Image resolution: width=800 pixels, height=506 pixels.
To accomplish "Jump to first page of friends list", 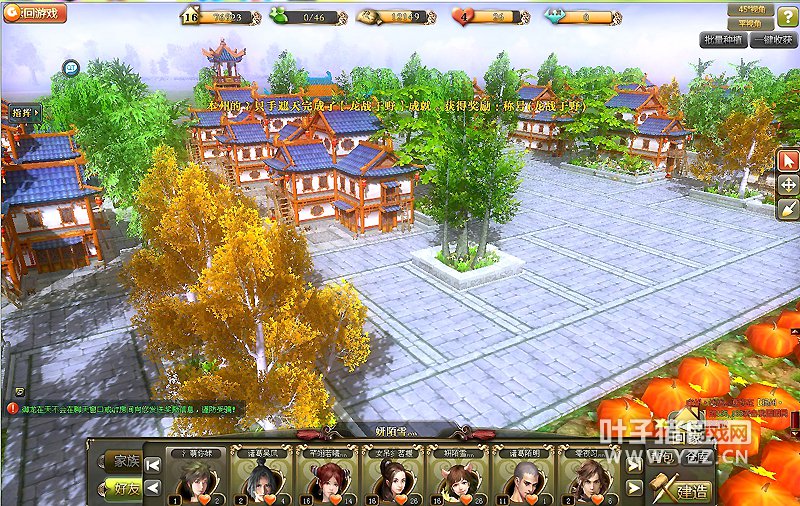I will [153, 464].
